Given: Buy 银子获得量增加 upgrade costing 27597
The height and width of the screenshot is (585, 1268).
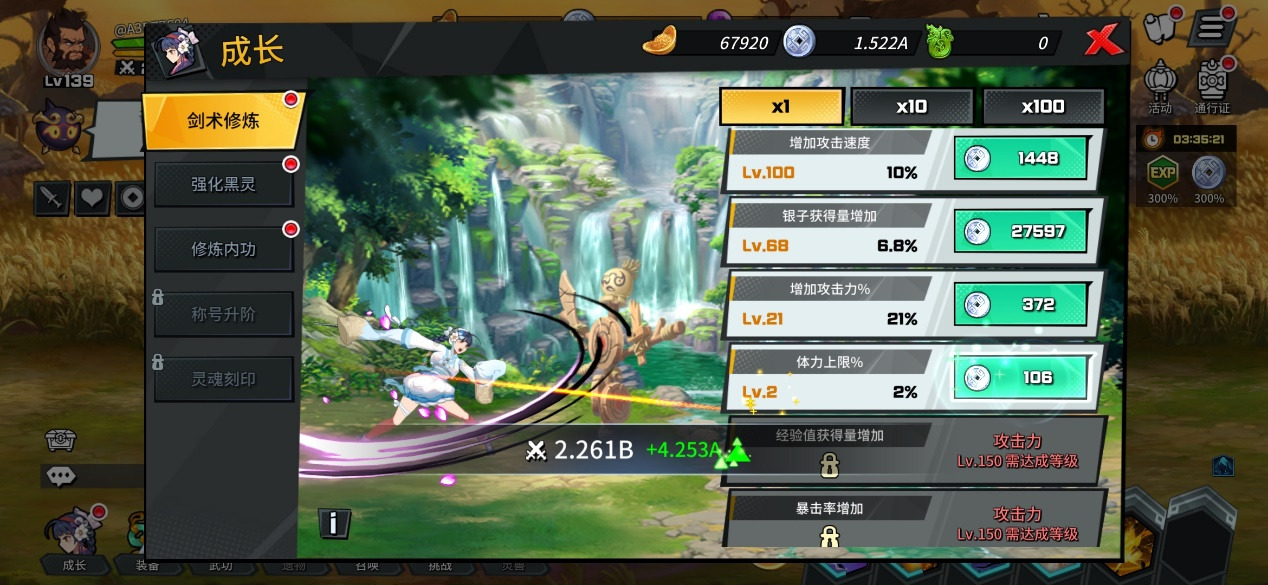Looking at the screenshot, I should 1018,231.
